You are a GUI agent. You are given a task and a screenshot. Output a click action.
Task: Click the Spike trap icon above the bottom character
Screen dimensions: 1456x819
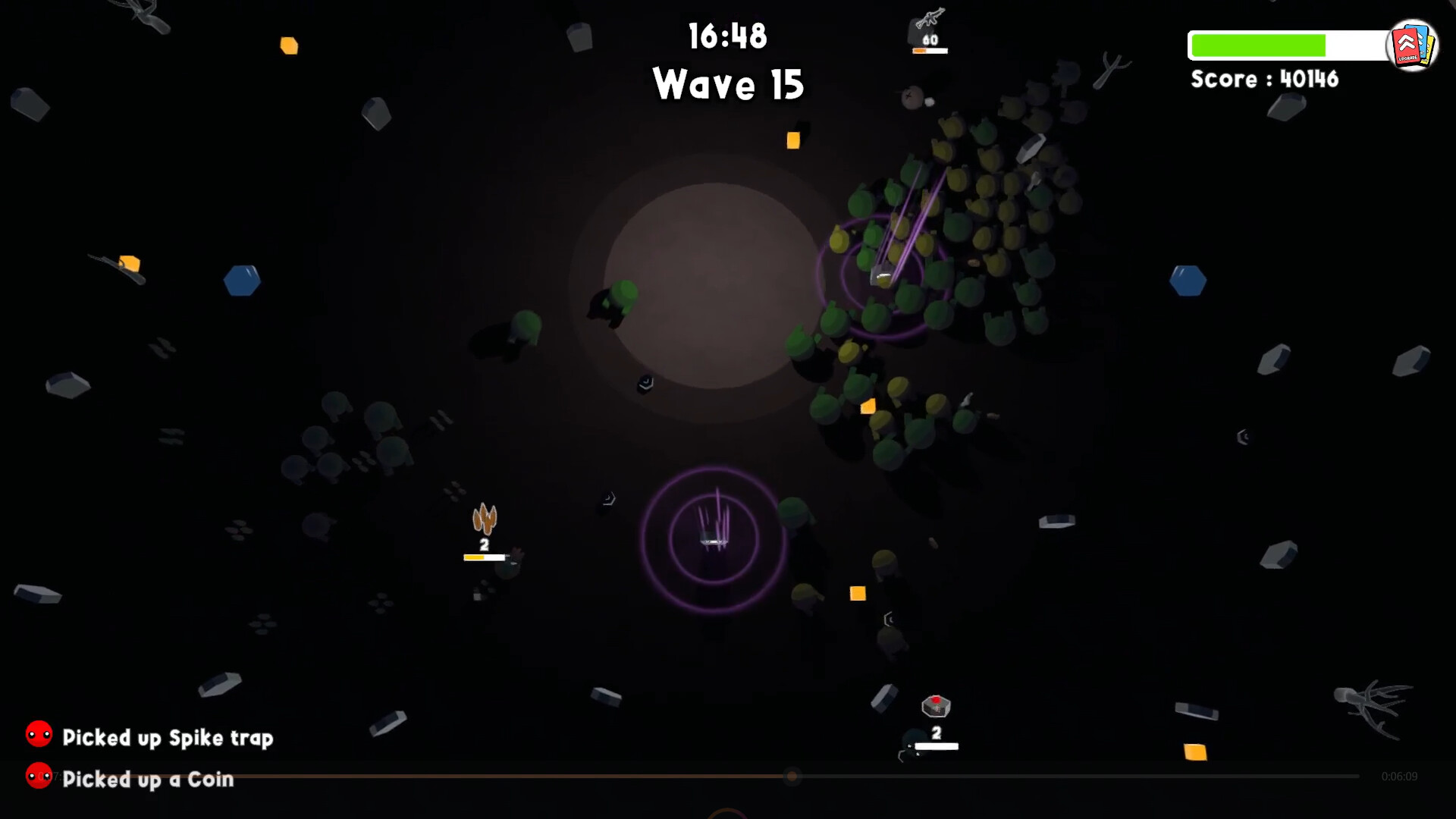coord(937,707)
